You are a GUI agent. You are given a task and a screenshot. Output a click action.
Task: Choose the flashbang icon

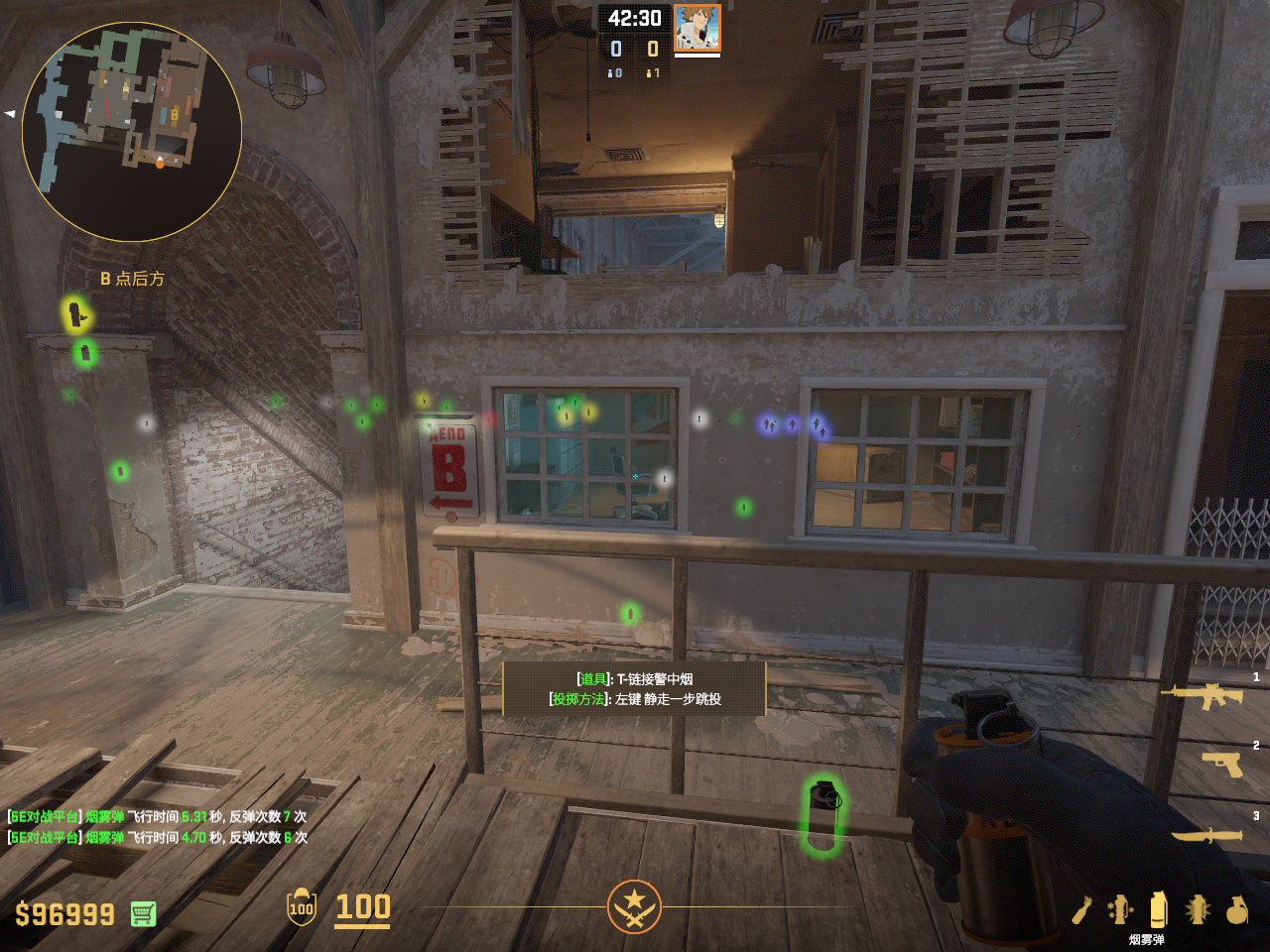point(1198,909)
